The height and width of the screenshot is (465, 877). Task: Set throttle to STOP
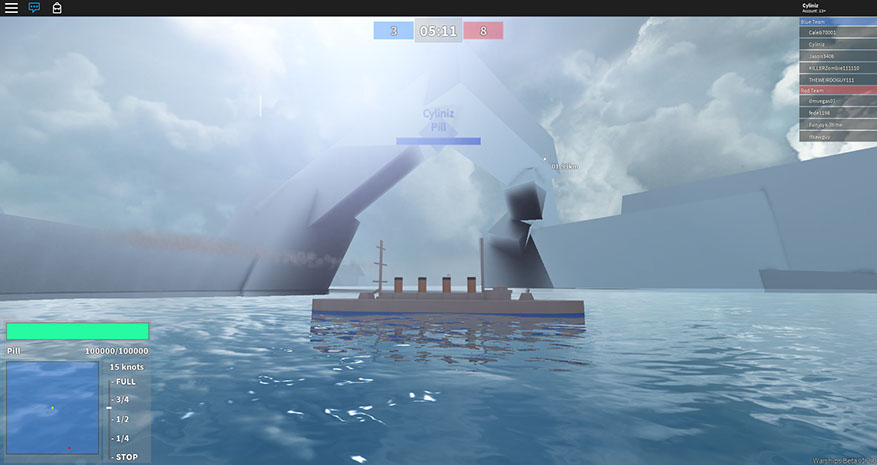click(x=126, y=457)
